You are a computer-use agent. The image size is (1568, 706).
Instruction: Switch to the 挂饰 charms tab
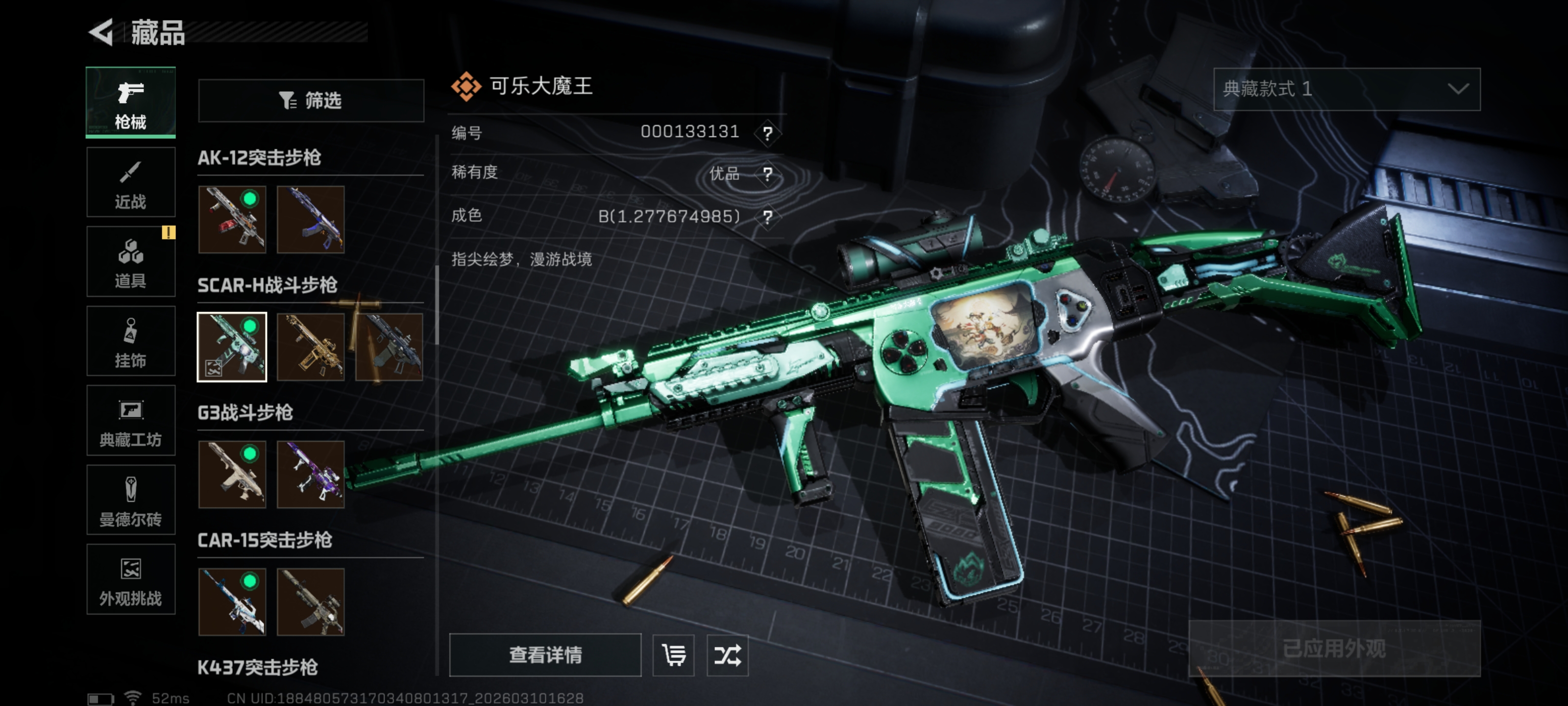(x=131, y=341)
